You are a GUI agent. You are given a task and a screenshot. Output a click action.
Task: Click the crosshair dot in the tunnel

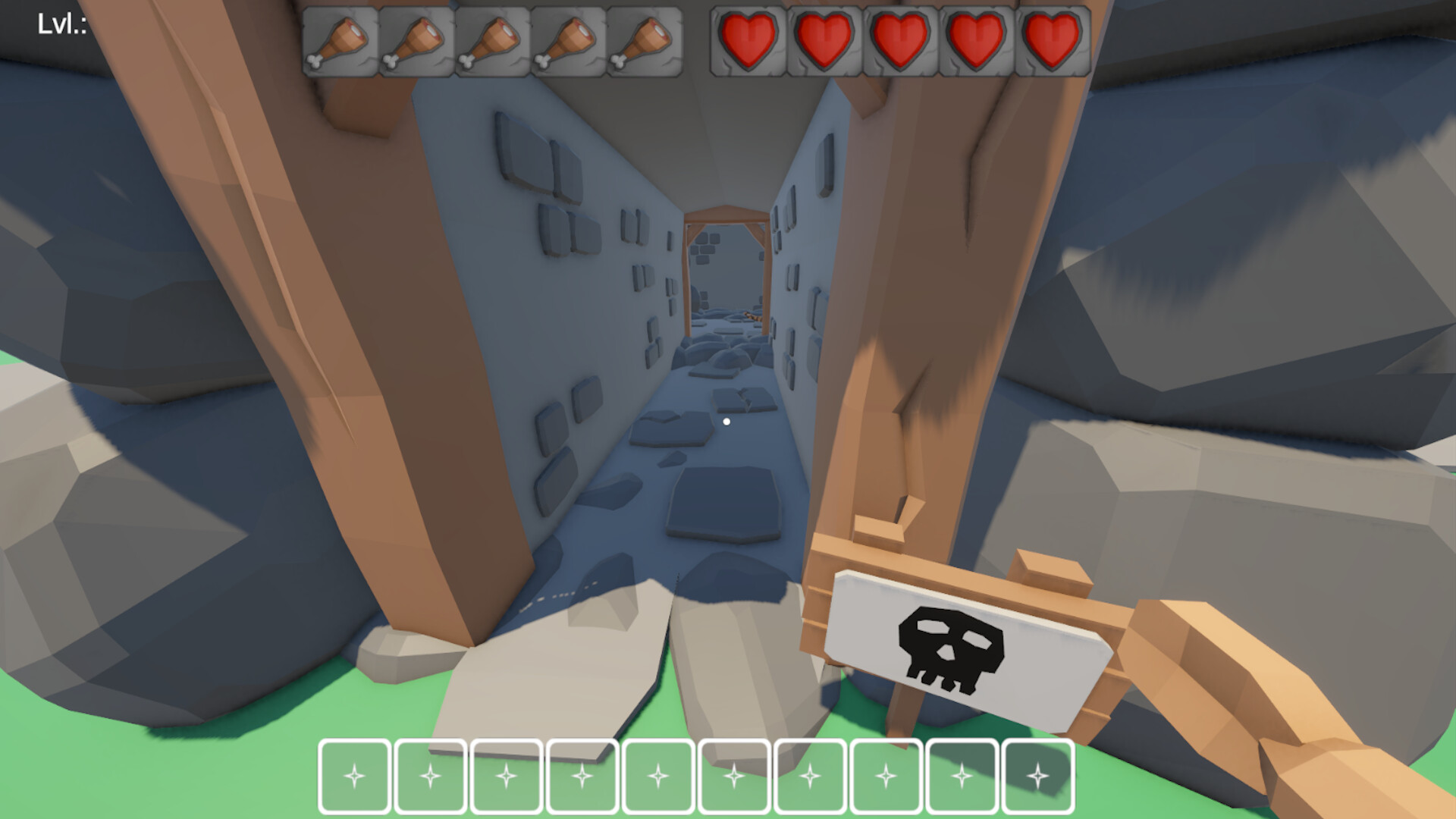(x=727, y=421)
